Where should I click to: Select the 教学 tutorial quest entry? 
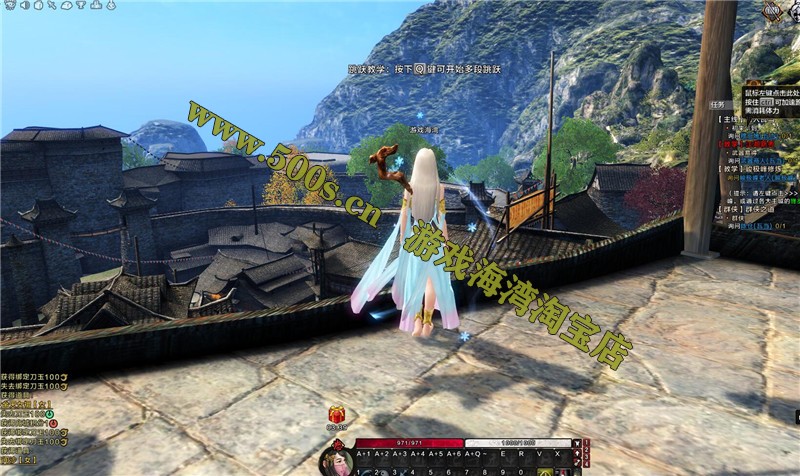(x=731, y=168)
